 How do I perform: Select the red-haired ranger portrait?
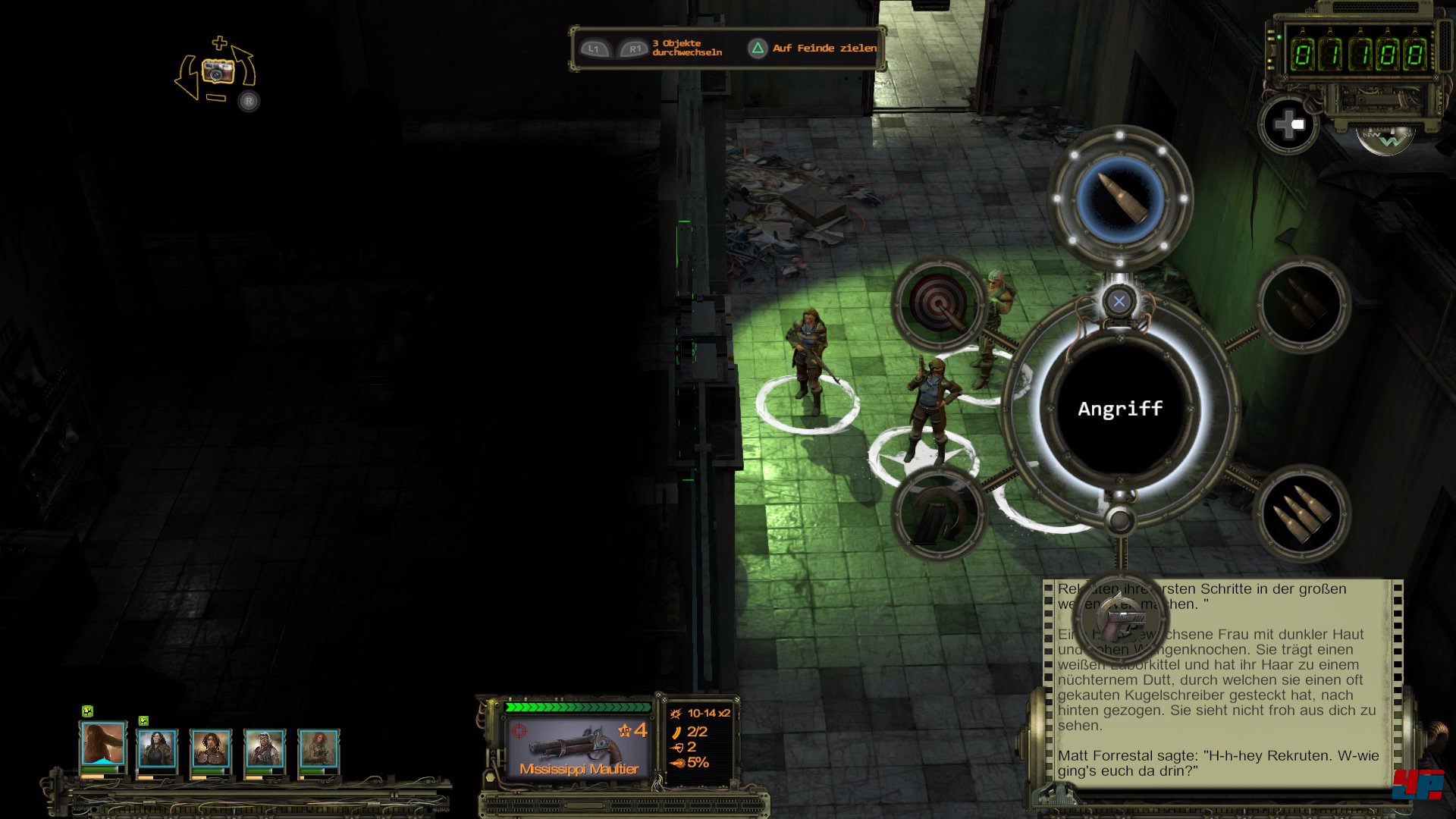point(318,748)
